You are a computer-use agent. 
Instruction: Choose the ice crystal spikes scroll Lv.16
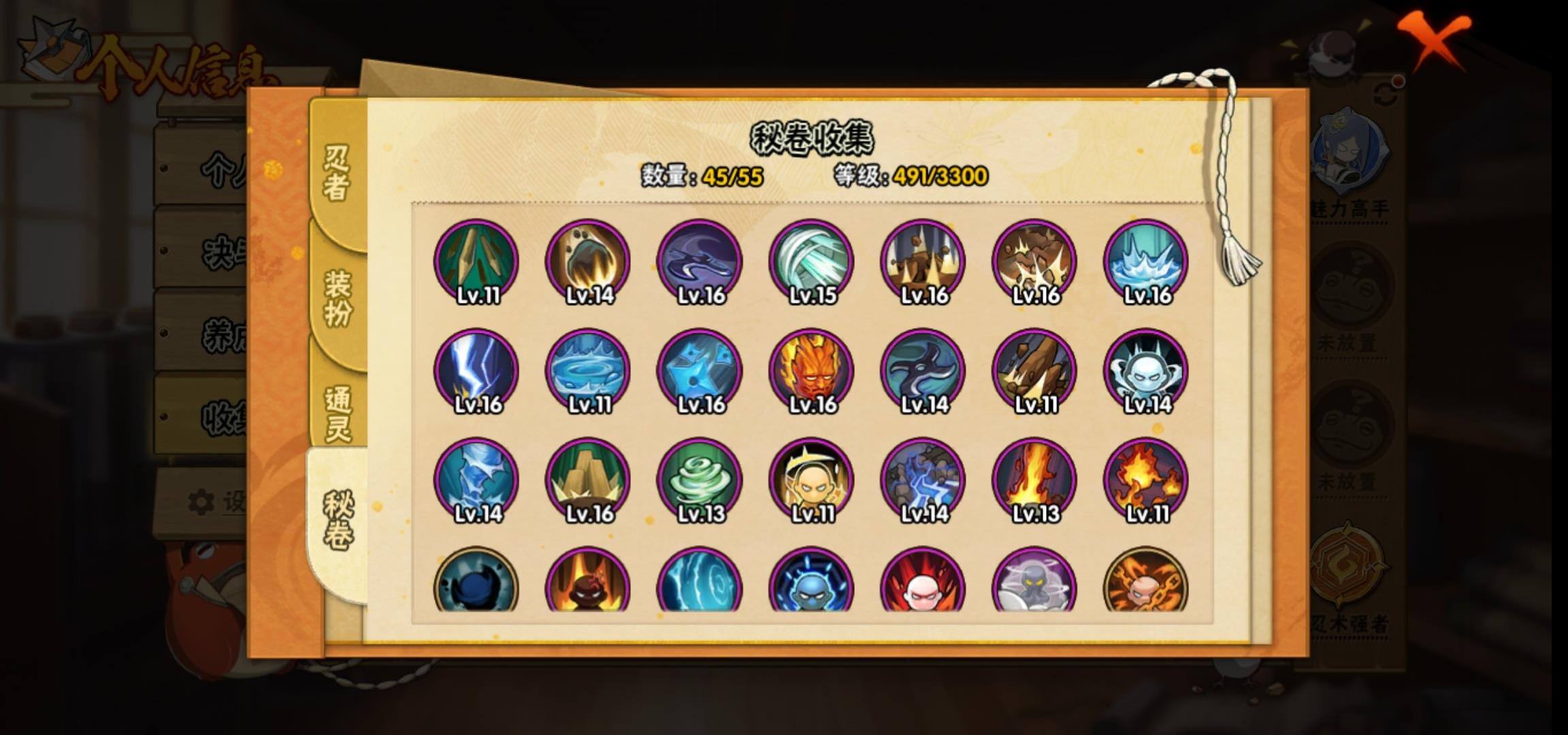click(1146, 261)
